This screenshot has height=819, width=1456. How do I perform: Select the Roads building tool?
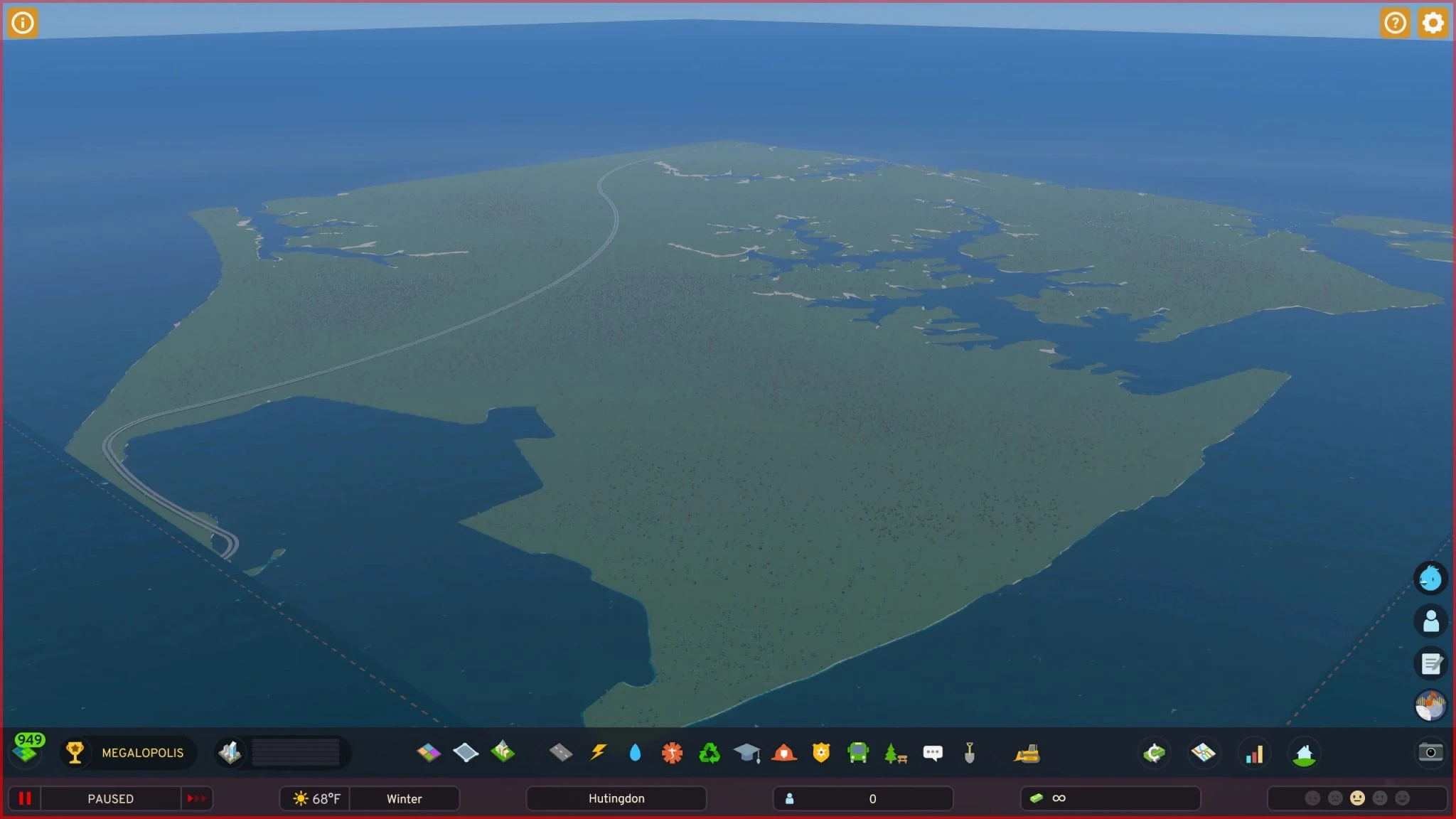tap(561, 753)
